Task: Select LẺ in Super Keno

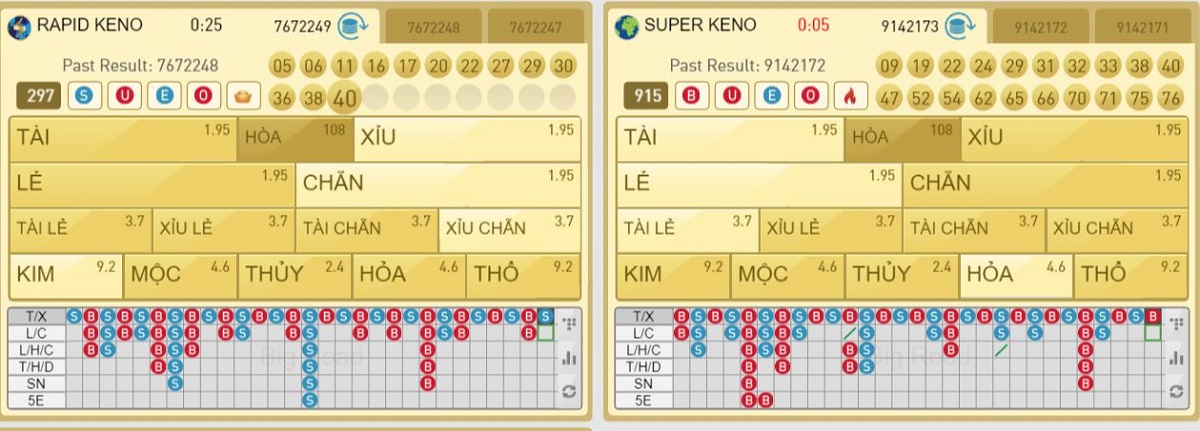Action: (758, 184)
